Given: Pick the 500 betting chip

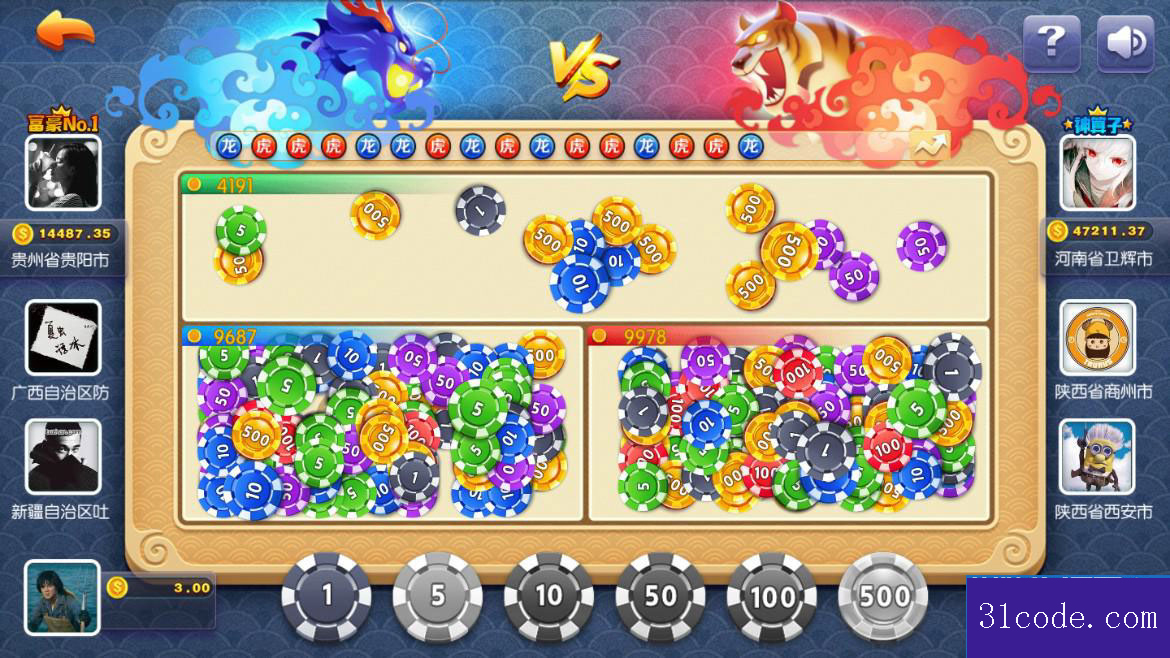Looking at the screenshot, I should coord(883,597).
